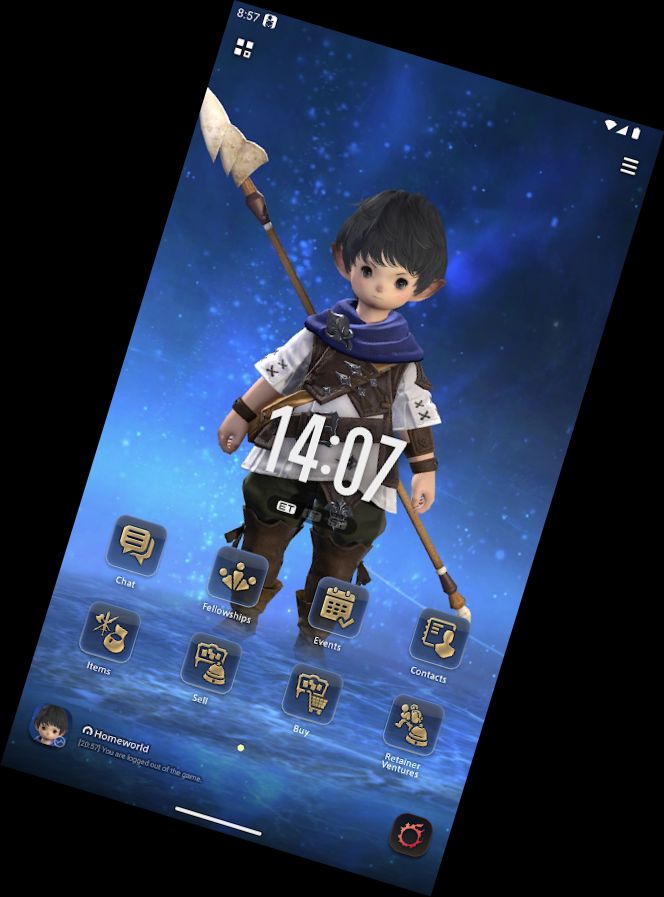
Task: Tap the red meteor logo button
Action: (x=410, y=834)
